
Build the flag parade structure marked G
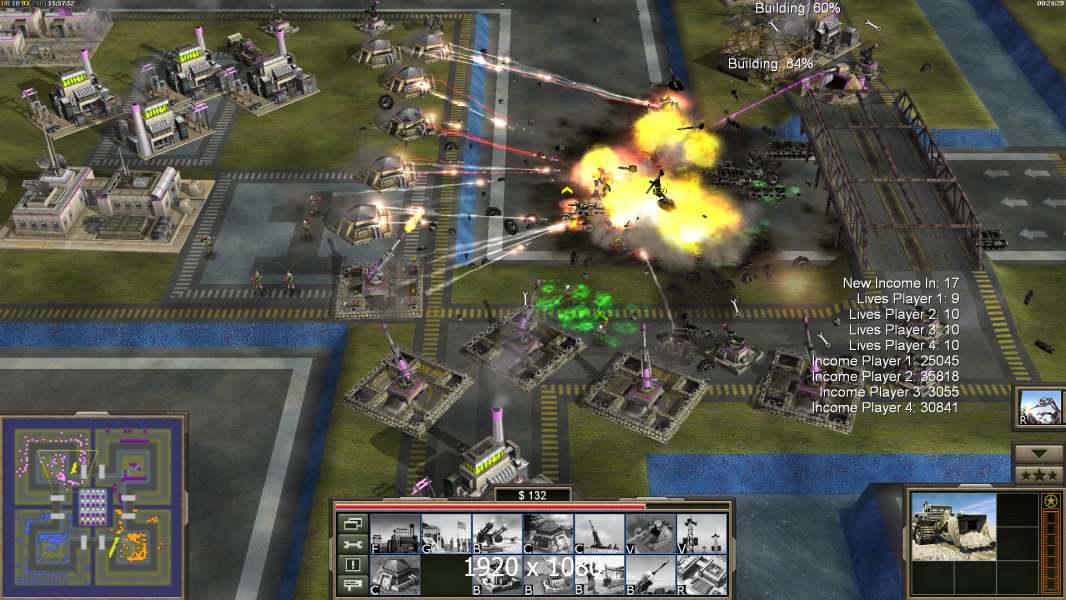coord(445,533)
